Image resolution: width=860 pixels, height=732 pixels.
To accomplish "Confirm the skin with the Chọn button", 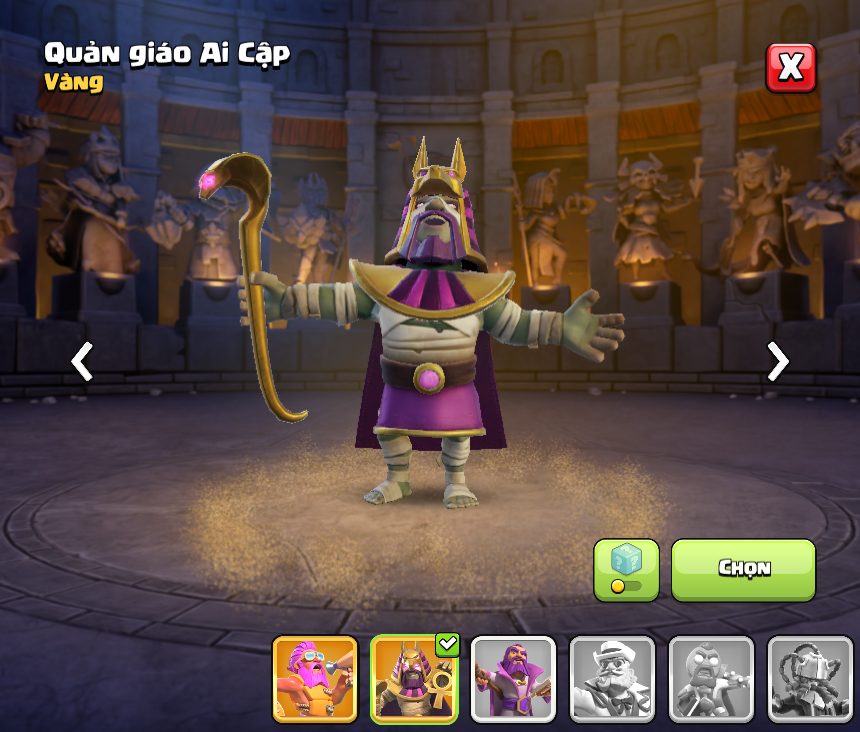I will point(743,569).
